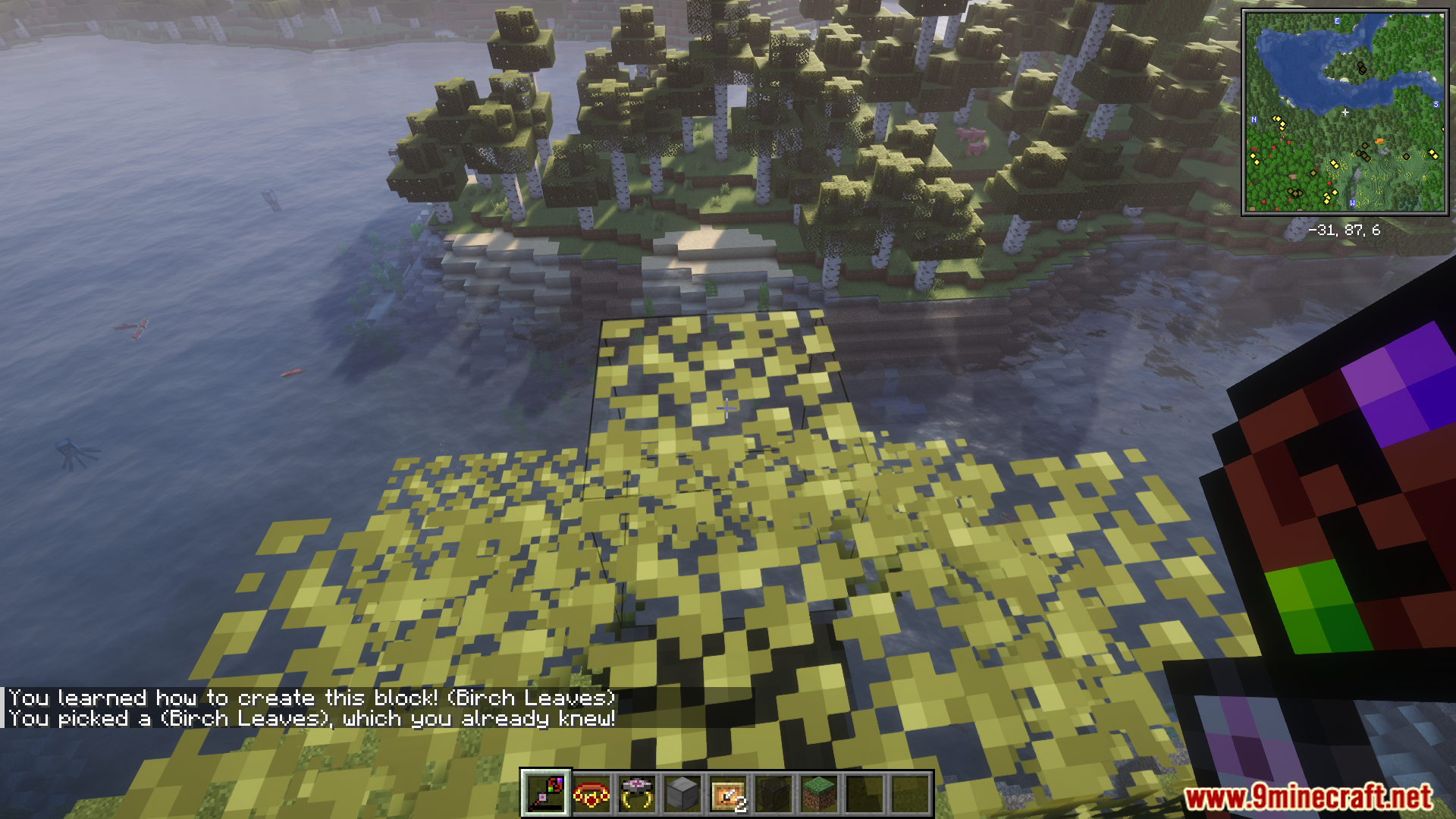This screenshot has height=819, width=1456.
Task: Select the red and gold amulet slot
Action: pos(591,794)
